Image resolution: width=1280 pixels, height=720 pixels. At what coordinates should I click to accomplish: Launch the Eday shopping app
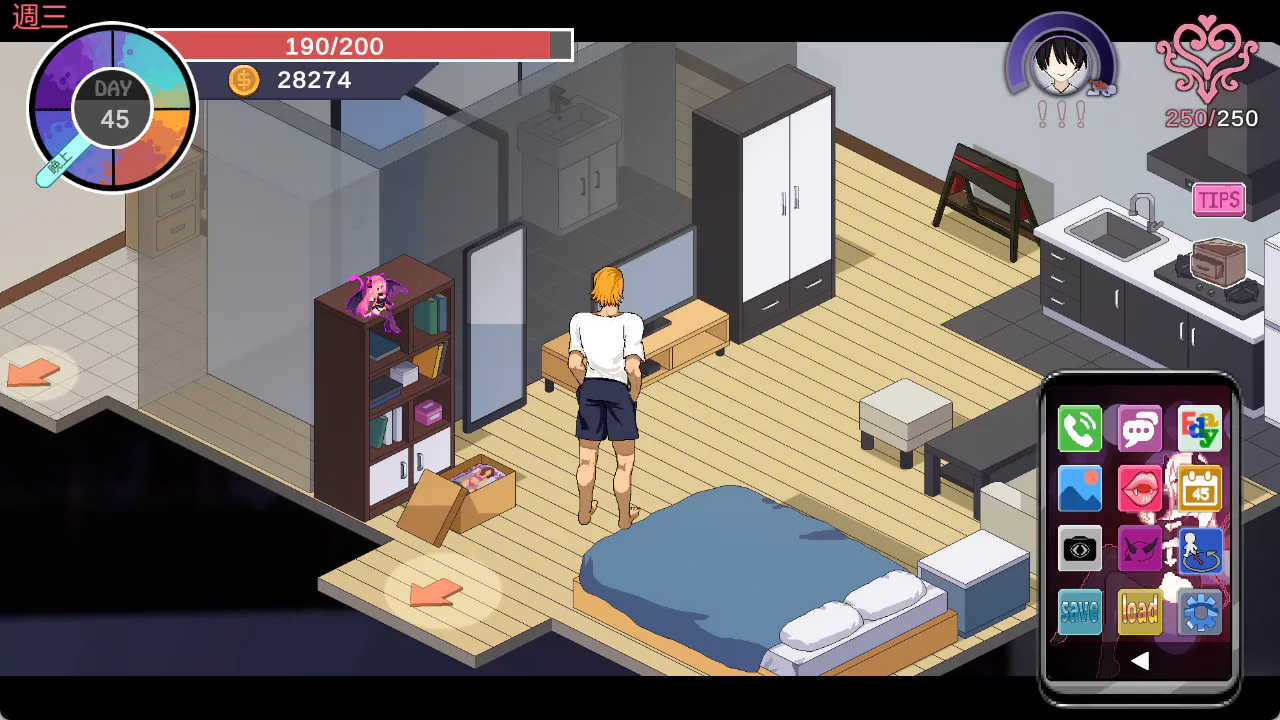[x=1199, y=429]
